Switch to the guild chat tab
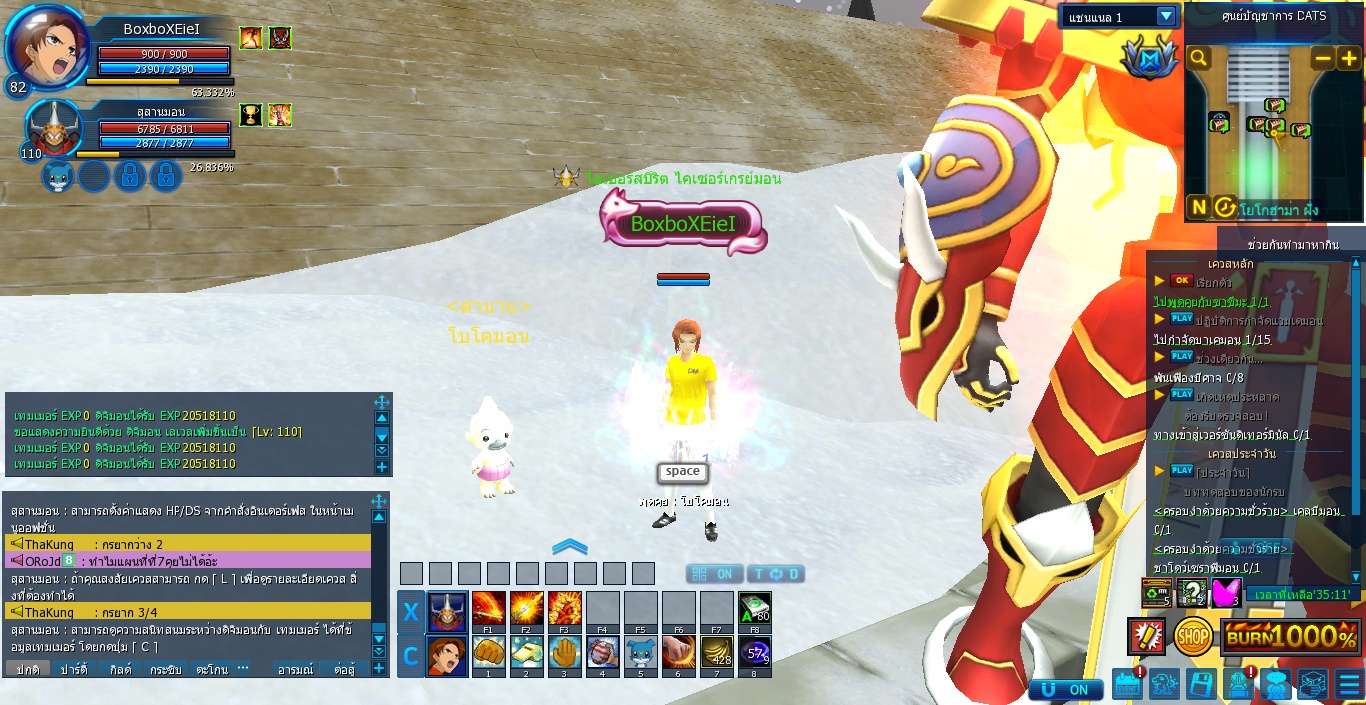The width and height of the screenshot is (1366, 705). point(121,668)
